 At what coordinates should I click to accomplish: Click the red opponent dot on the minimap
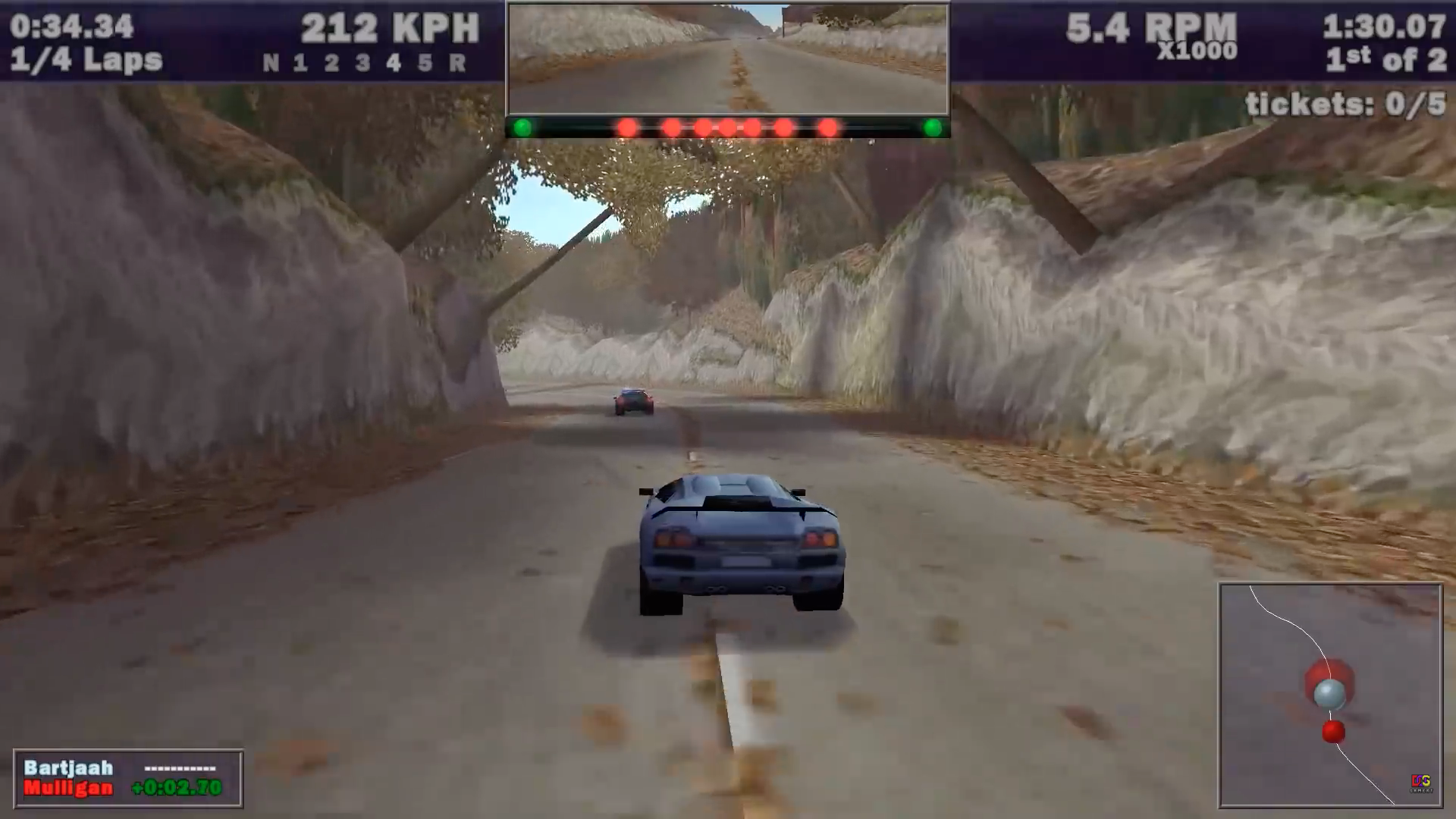click(x=1332, y=730)
